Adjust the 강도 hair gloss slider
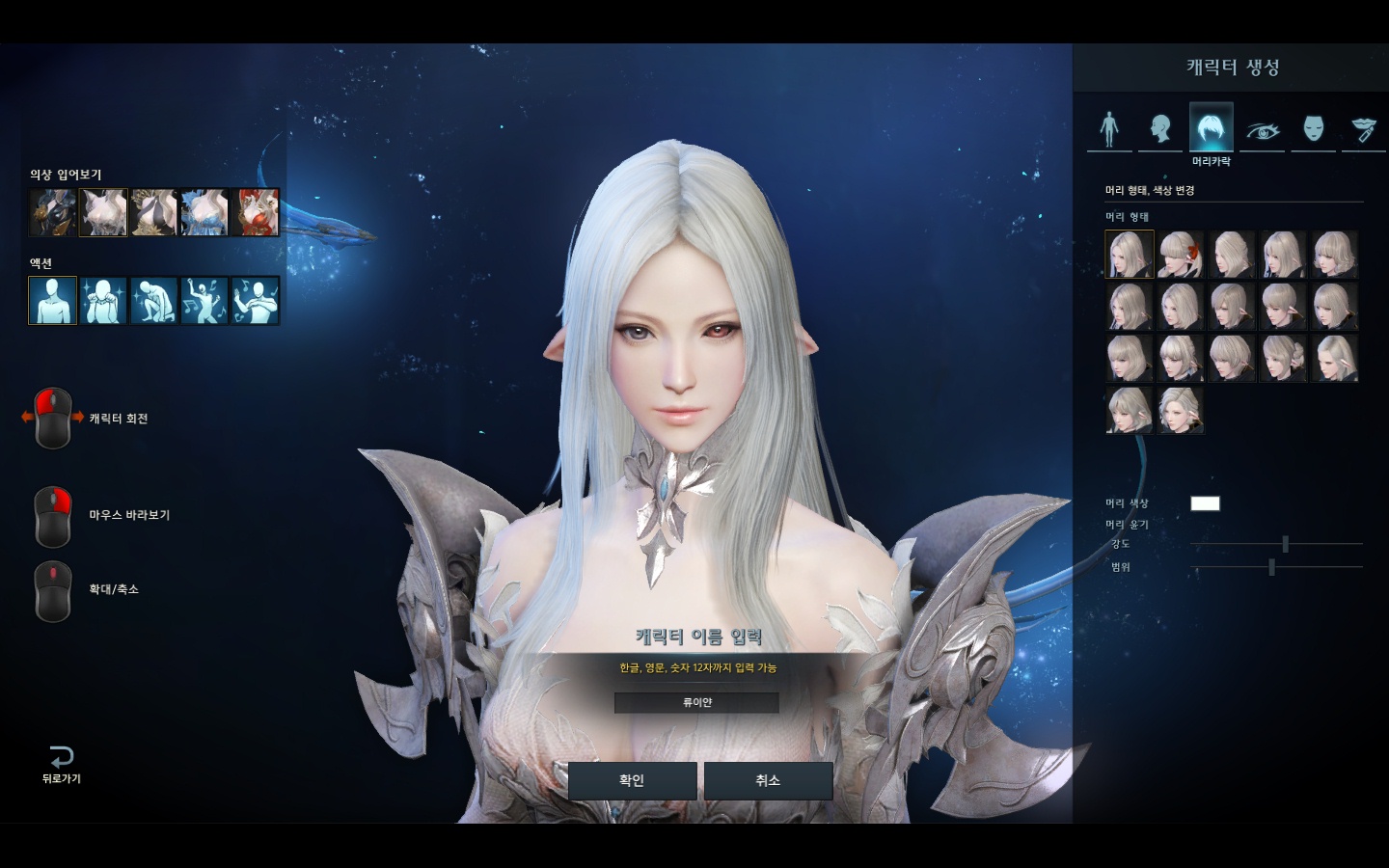This screenshot has height=868, width=1389. tap(1285, 545)
